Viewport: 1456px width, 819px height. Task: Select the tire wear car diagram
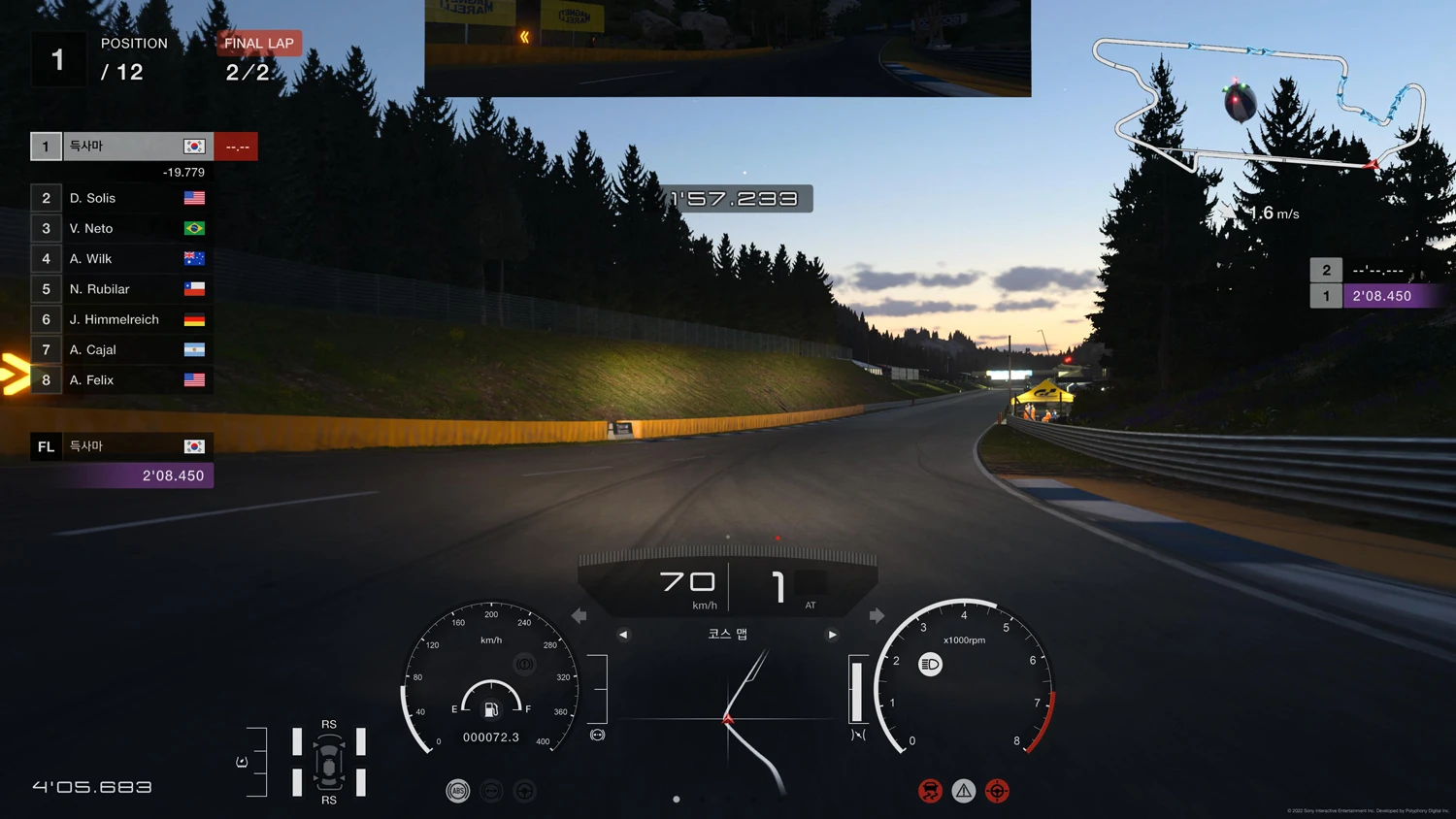pos(329,762)
